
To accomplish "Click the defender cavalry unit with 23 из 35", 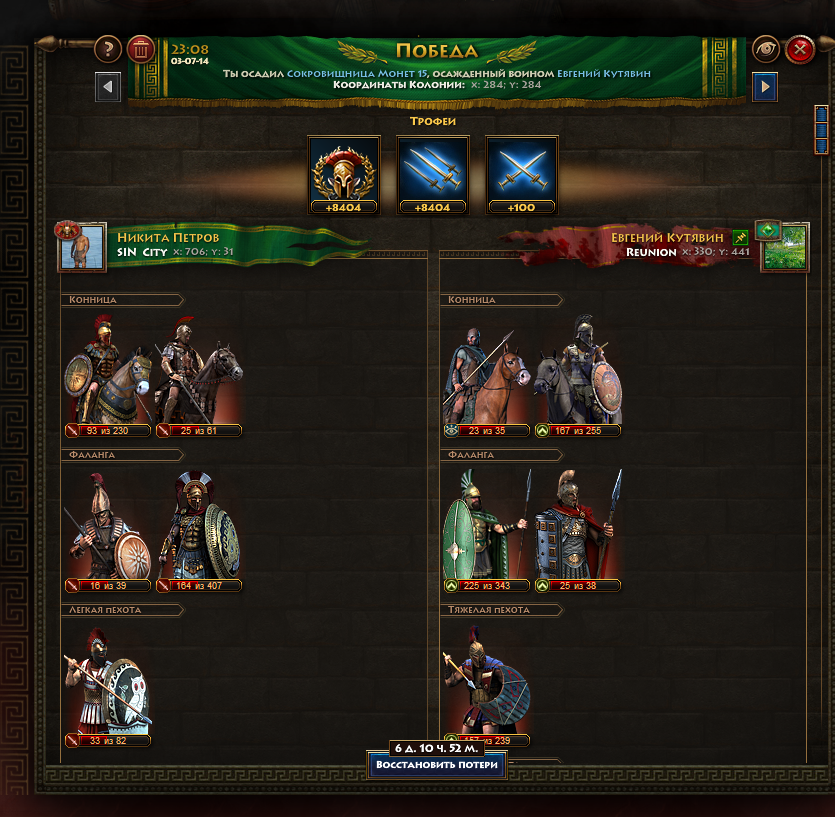I will click(x=487, y=375).
